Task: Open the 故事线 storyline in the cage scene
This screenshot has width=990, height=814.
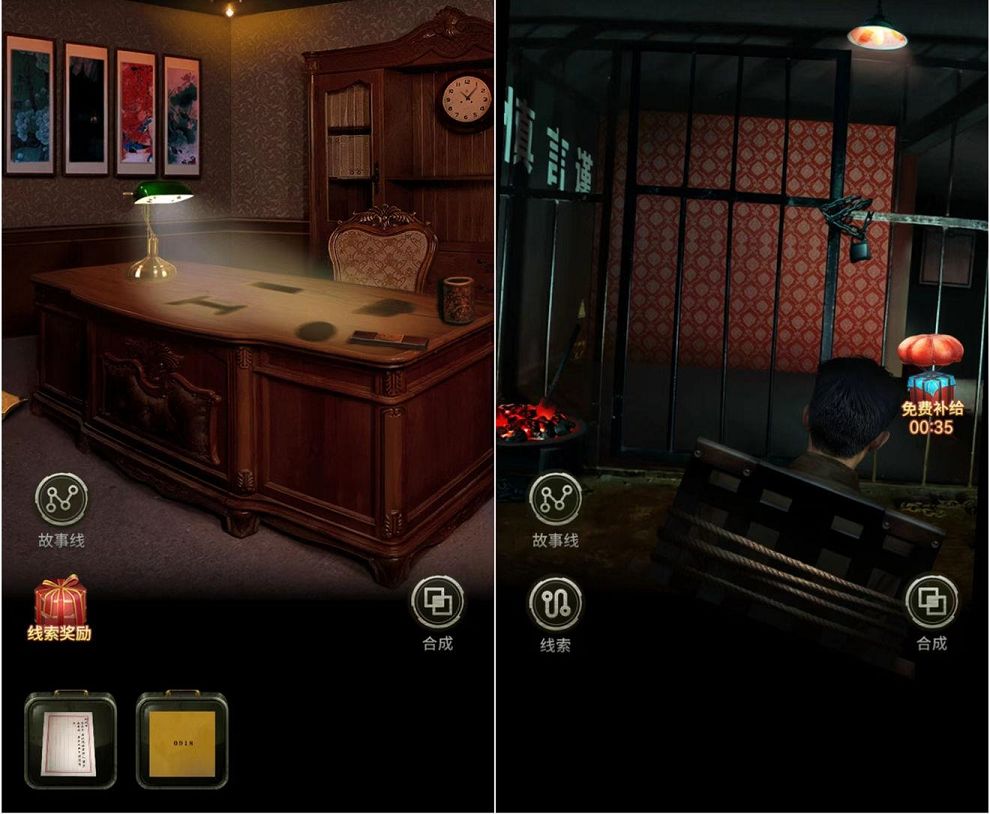Action: 555,499
